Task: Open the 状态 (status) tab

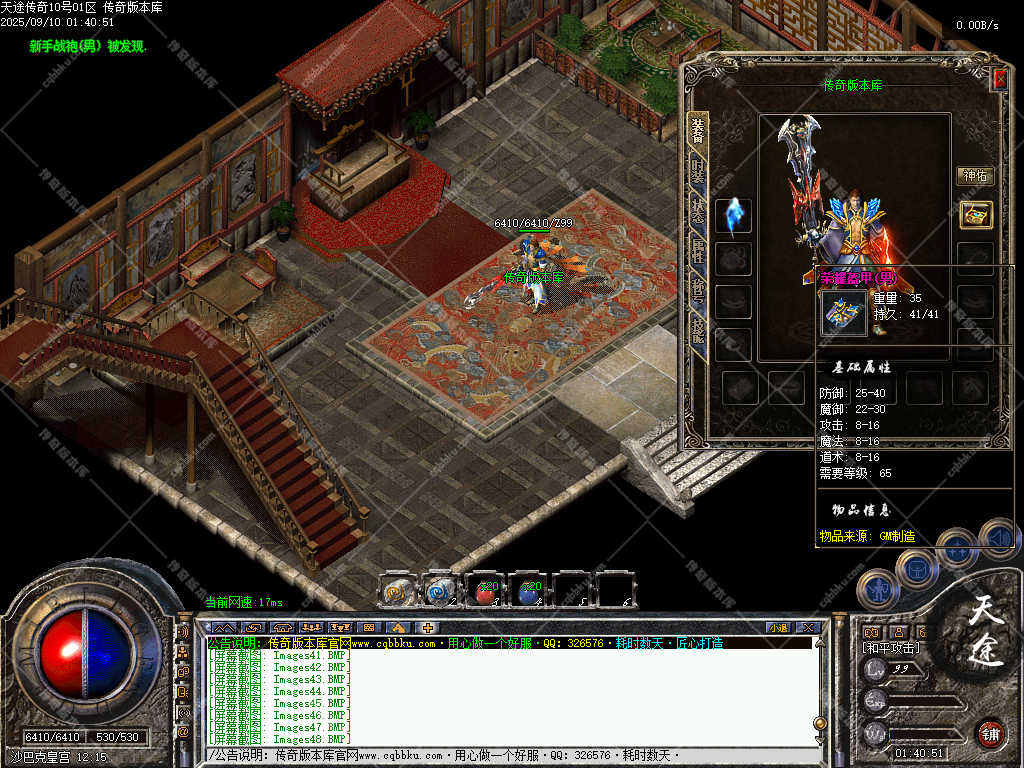Action: [698, 211]
